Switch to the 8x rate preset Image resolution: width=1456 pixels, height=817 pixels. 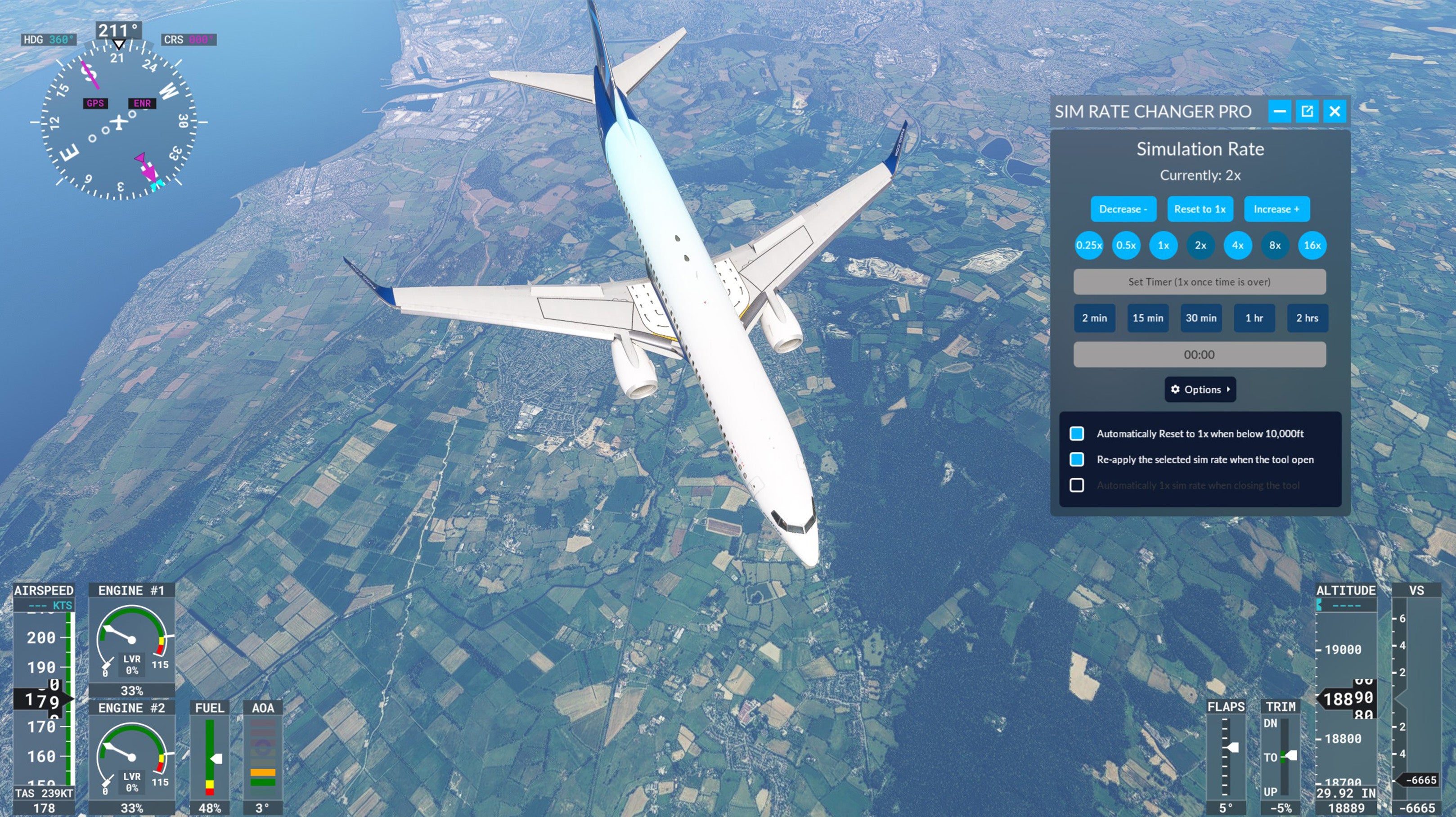[x=1275, y=245]
